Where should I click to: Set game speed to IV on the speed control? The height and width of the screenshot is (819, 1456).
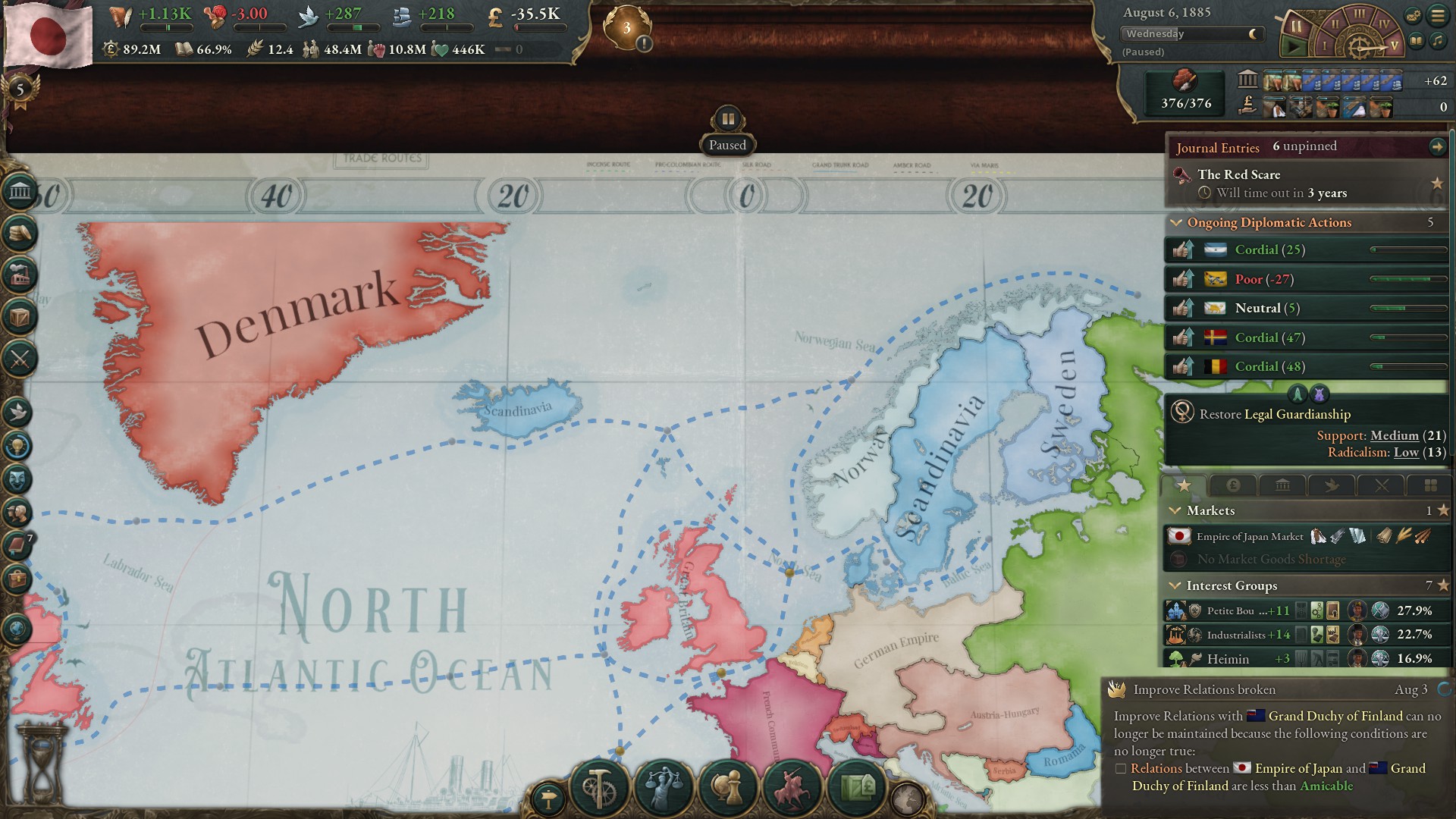(1384, 24)
